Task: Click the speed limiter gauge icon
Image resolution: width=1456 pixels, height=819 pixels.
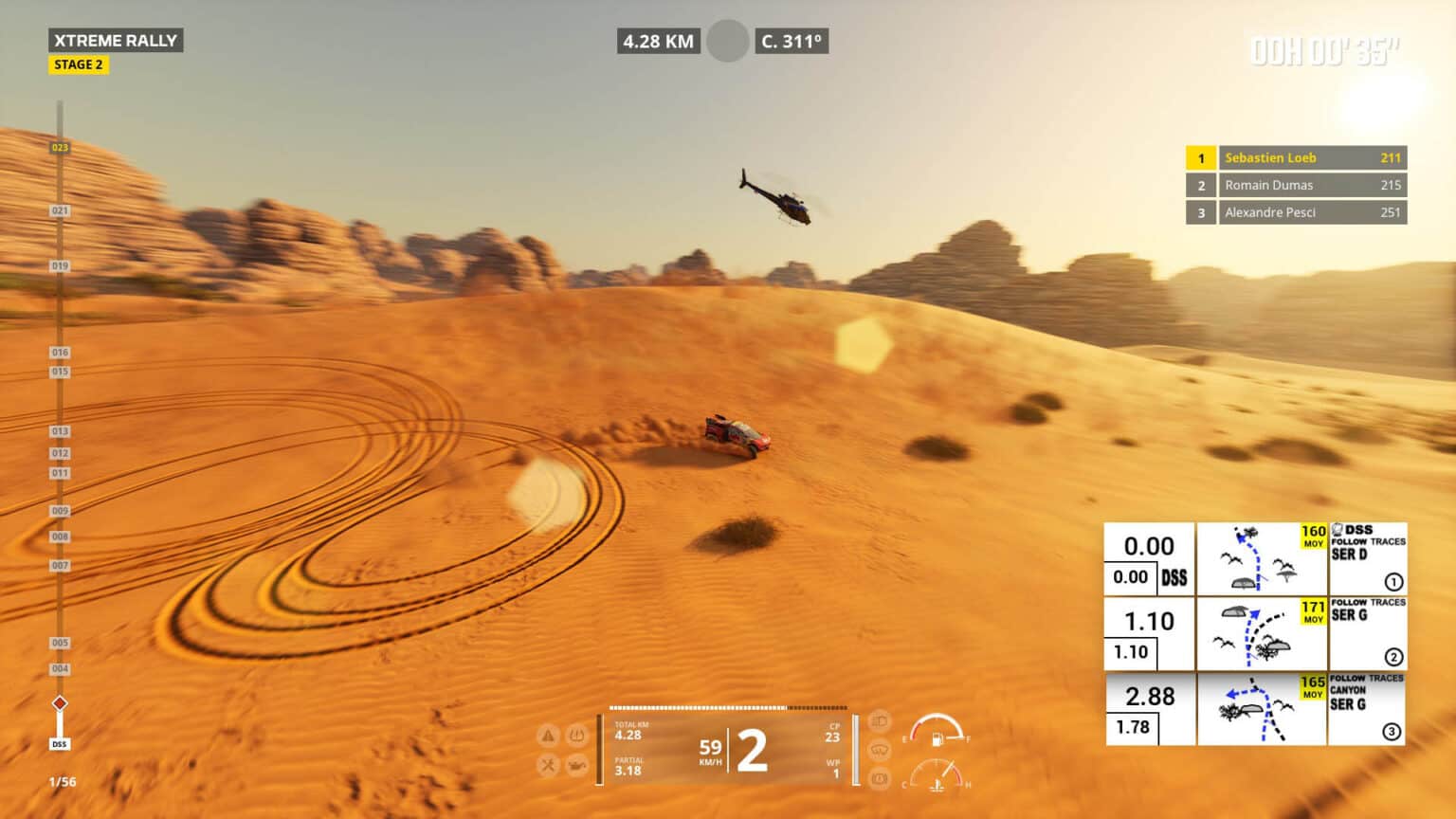Action: point(881,775)
